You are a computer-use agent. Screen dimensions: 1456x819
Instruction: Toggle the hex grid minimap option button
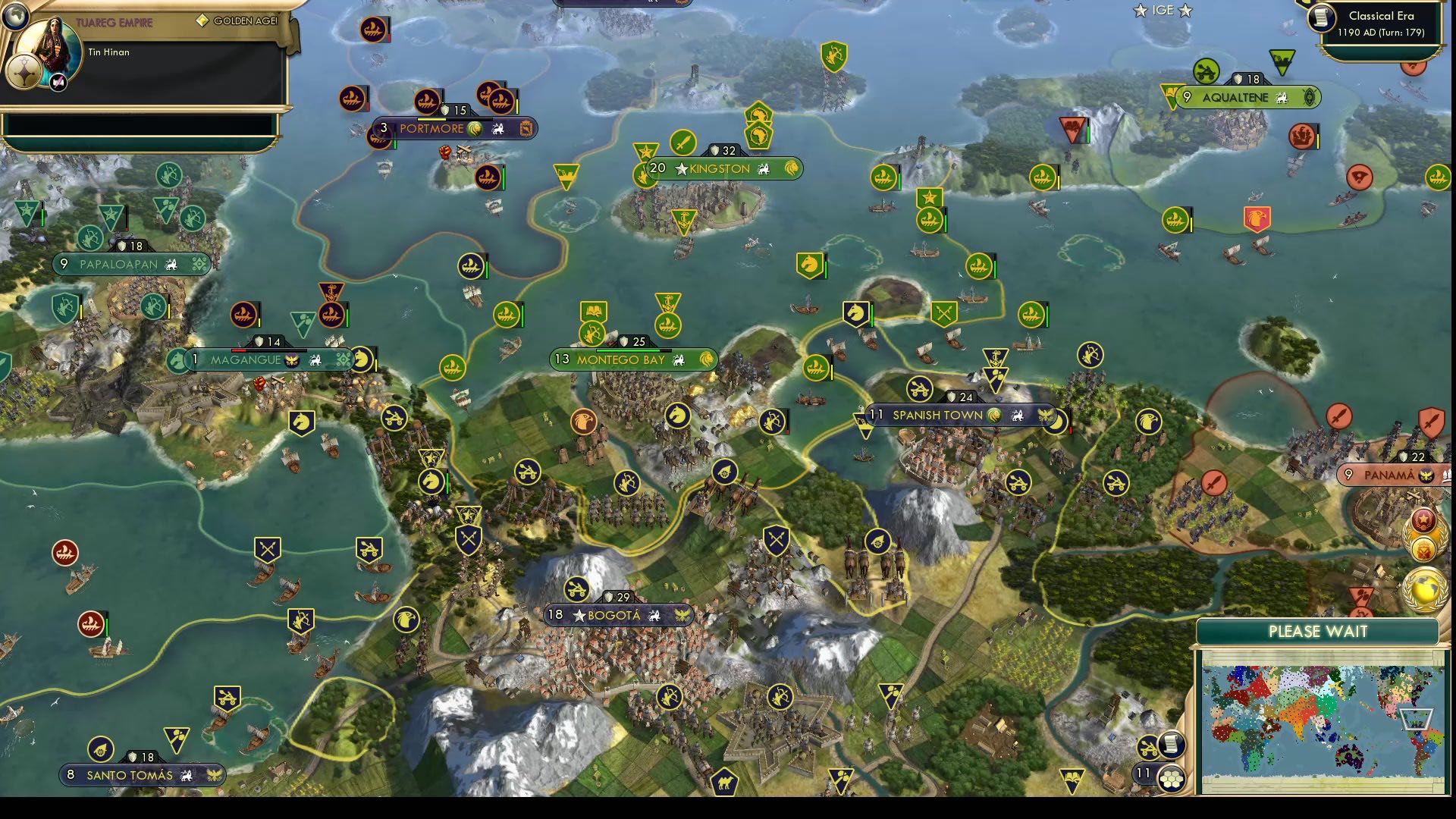pos(1172,777)
